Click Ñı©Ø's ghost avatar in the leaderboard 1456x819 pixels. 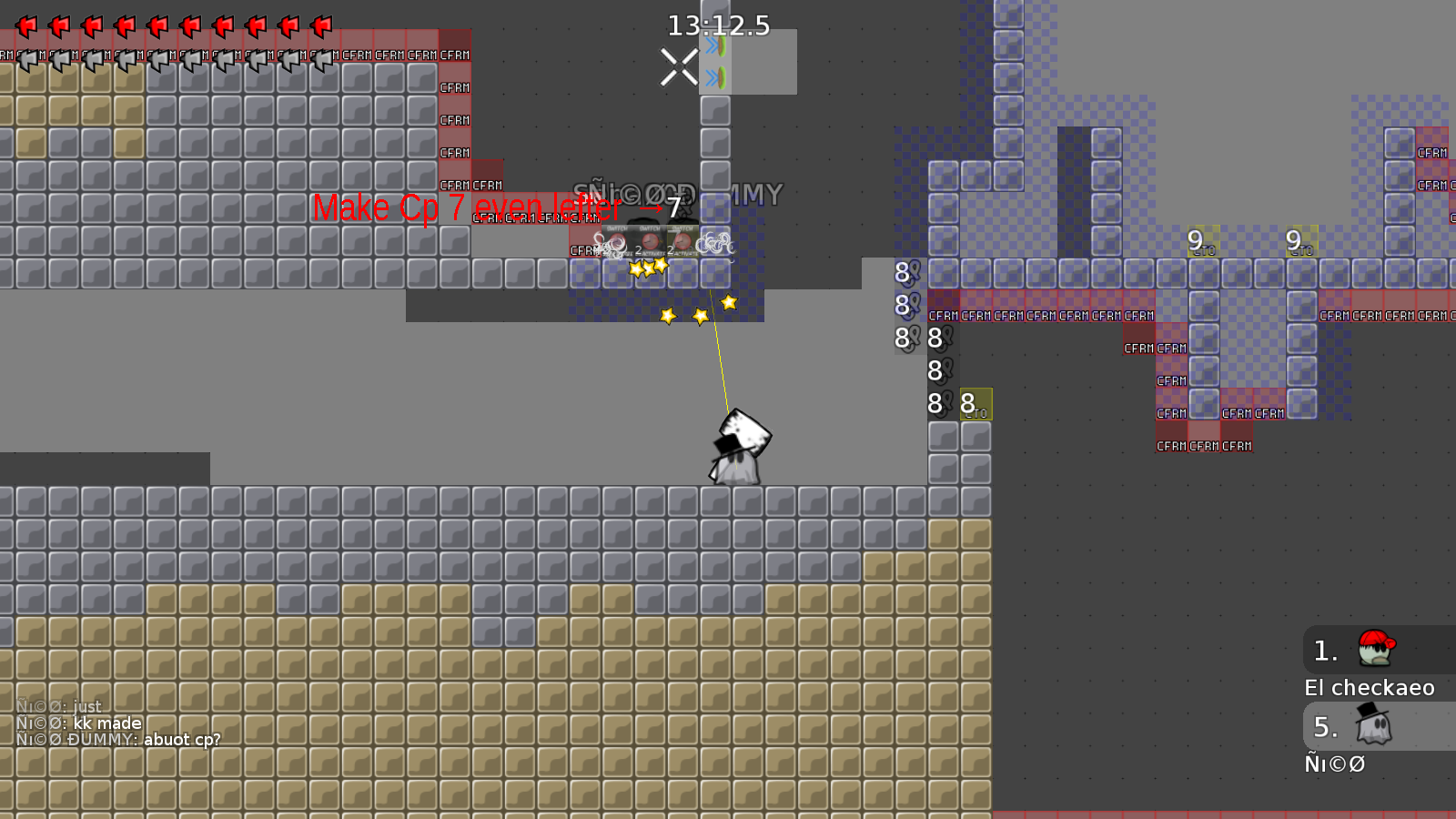pos(1373,726)
